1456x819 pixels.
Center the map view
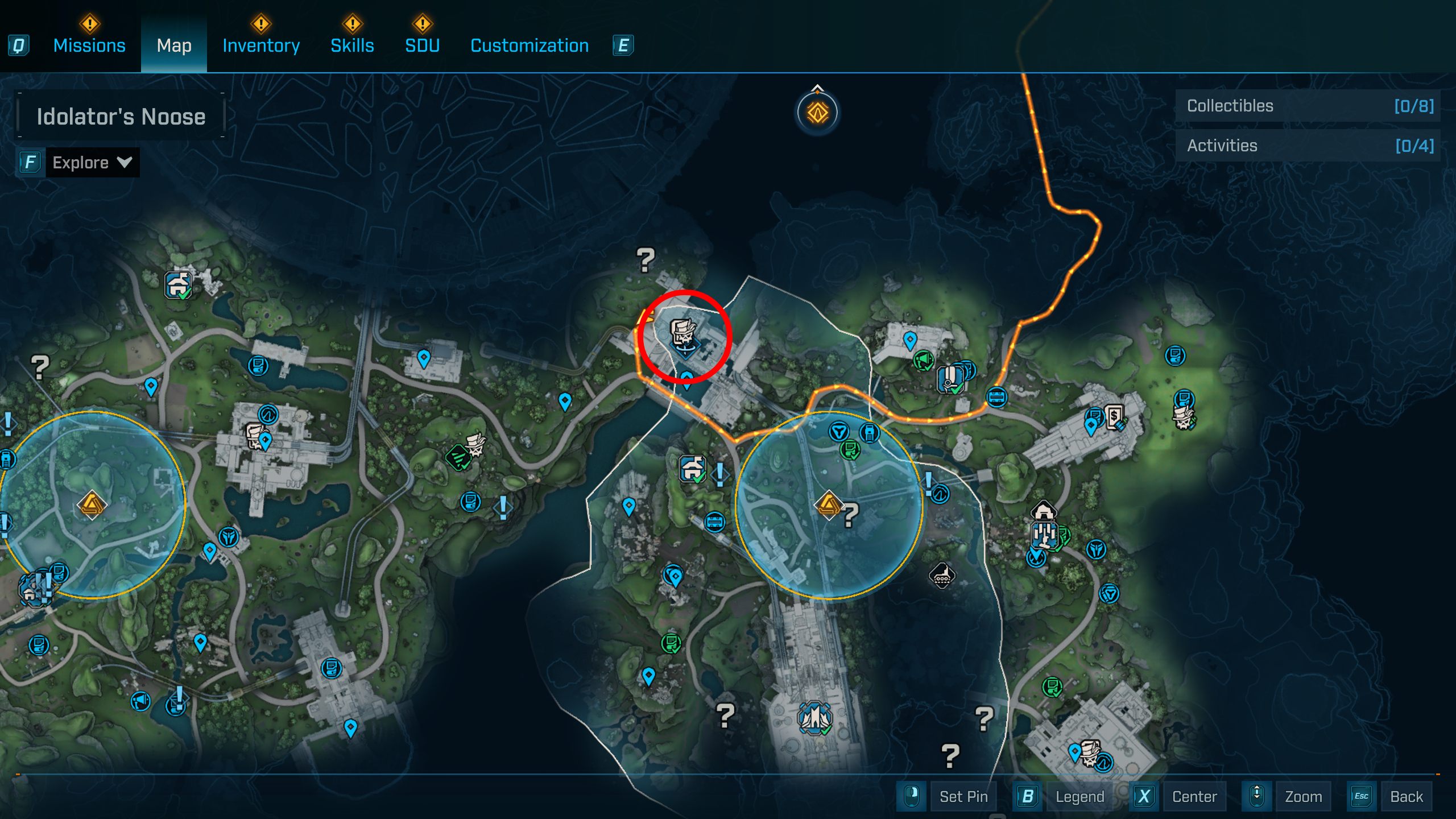click(x=1194, y=796)
